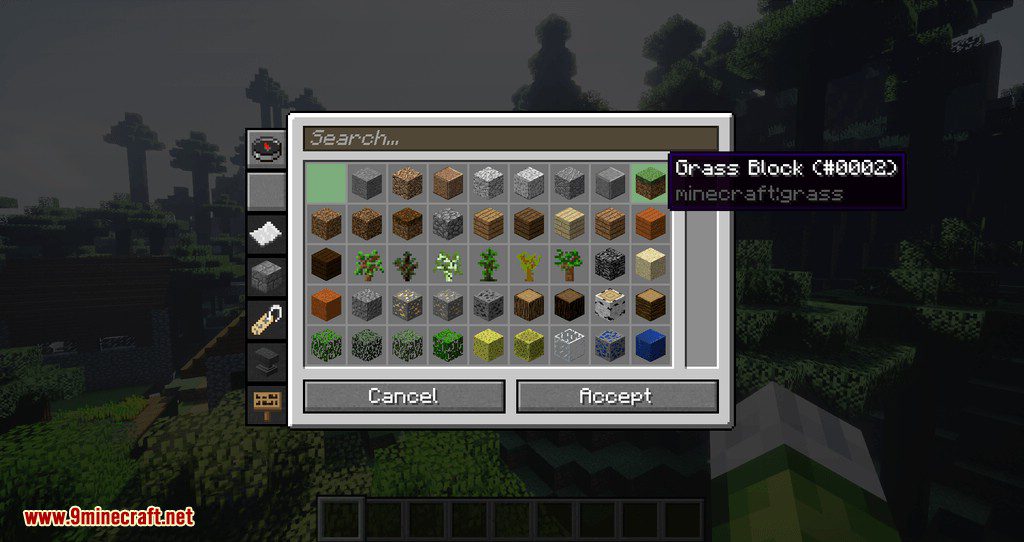Click the Cancel button
The height and width of the screenshot is (542, 1024).
coord(403,397)
